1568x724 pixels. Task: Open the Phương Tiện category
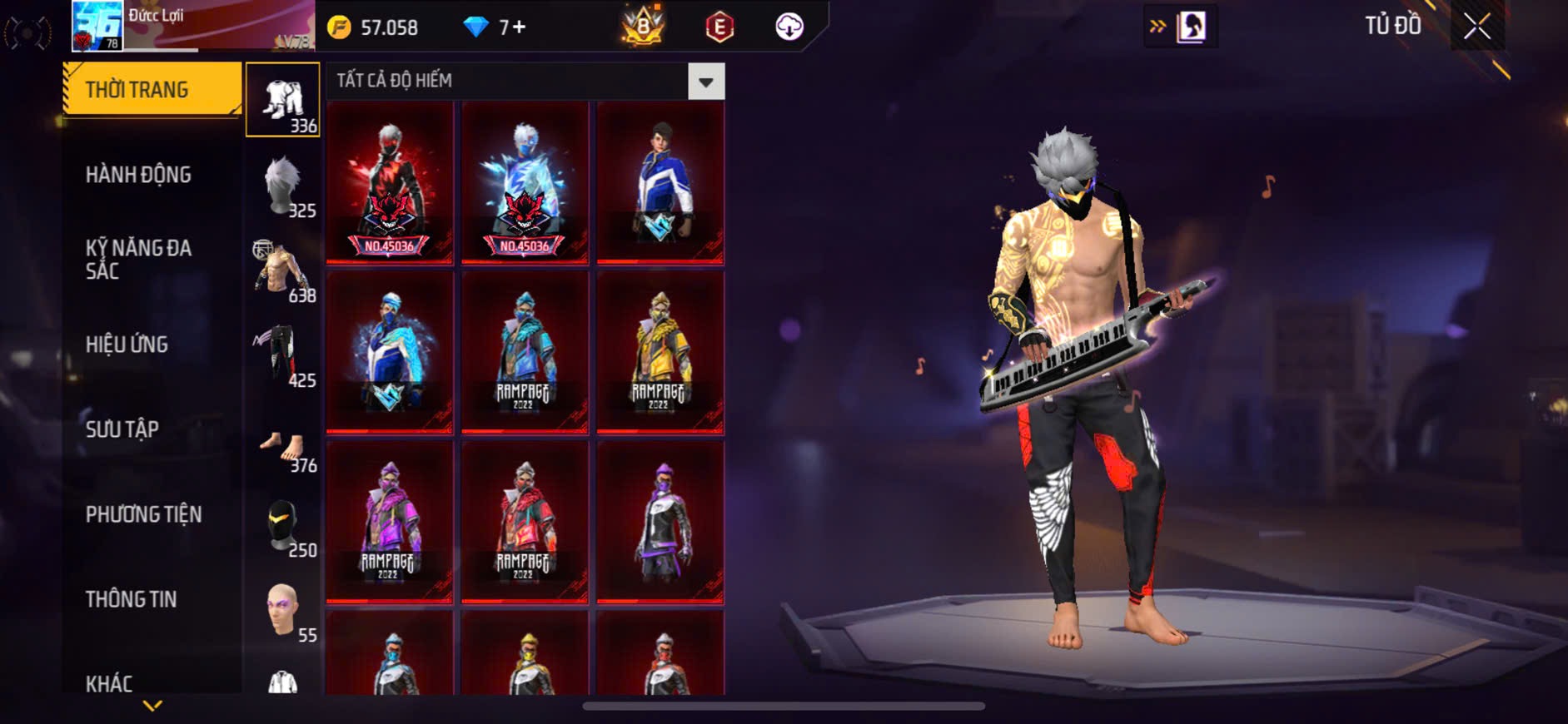[143, 514]
